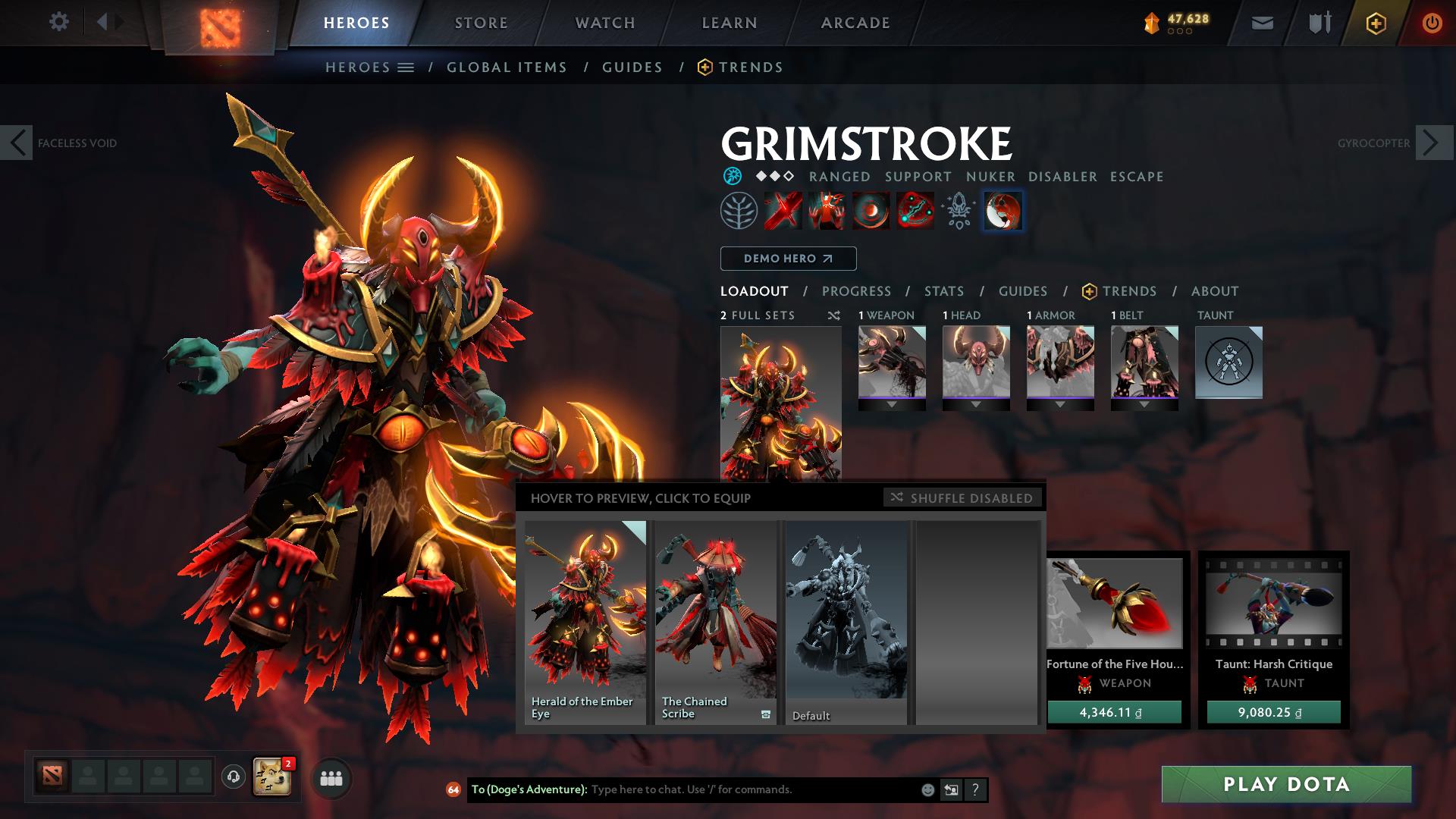Open Dota Plus hexagon icon in top bar
1456x819 pixels.
coord(1378,22)
